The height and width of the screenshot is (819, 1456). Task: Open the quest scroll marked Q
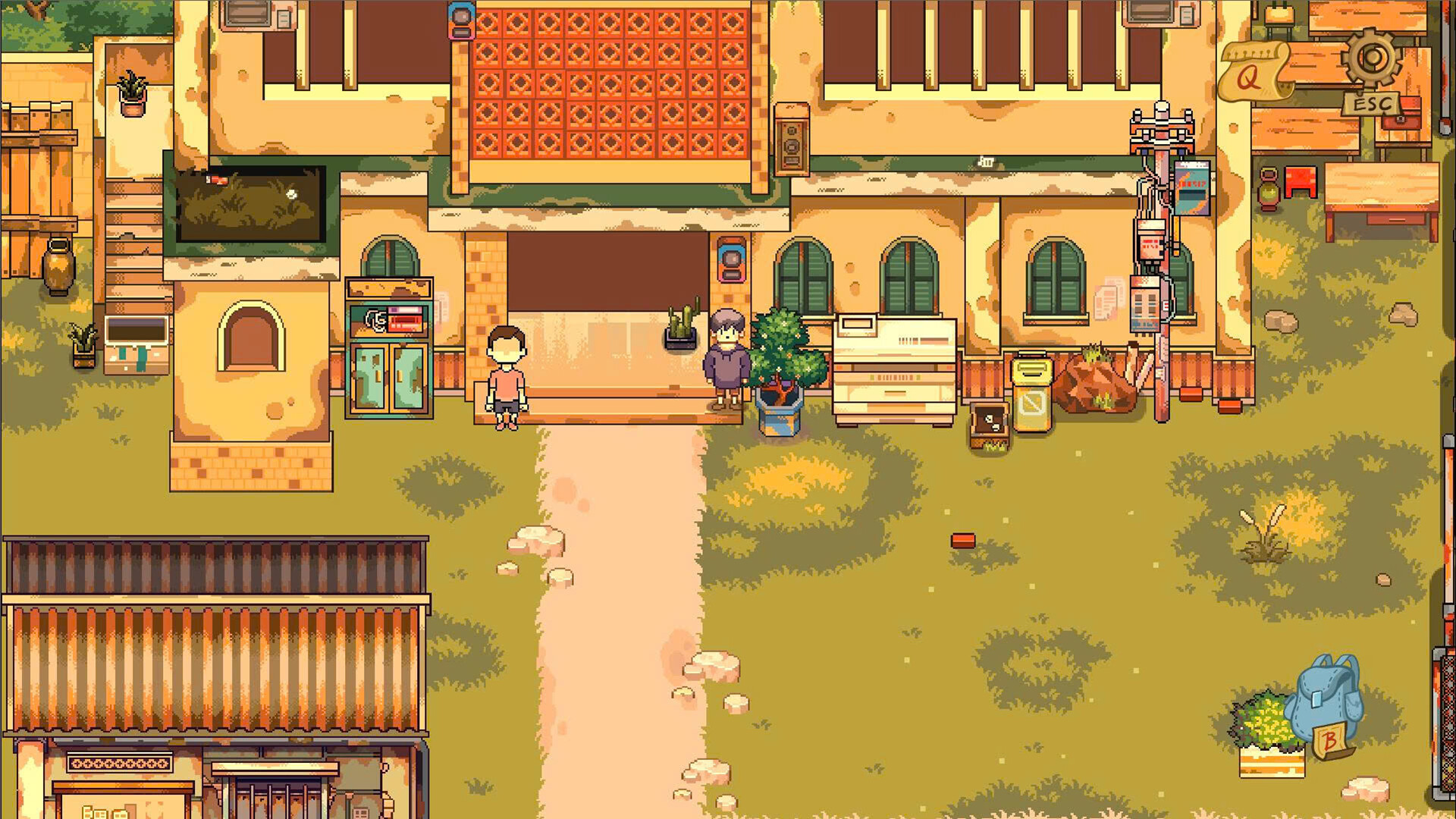1251,73
